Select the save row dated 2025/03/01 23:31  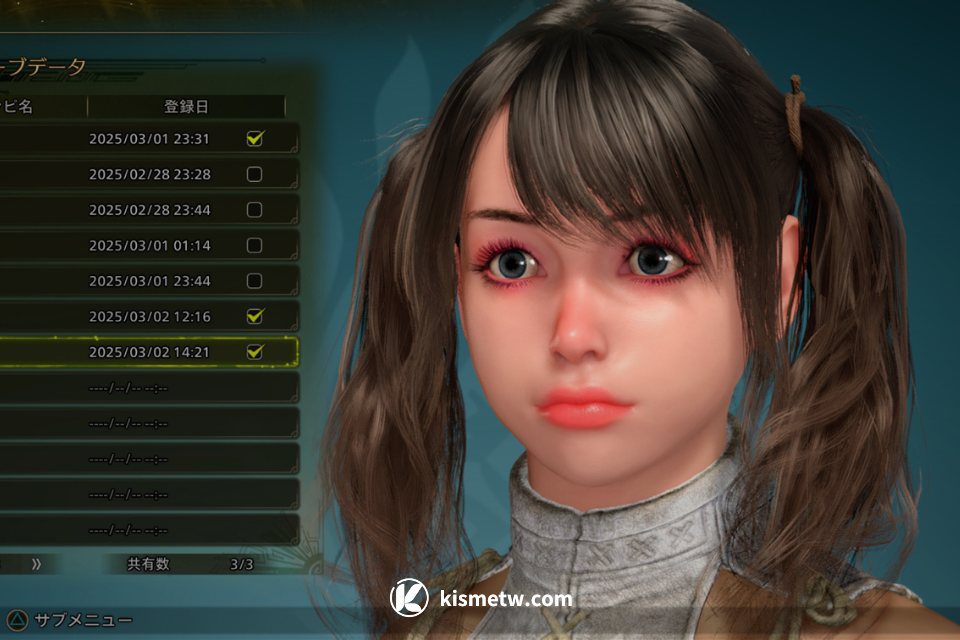[x=150, y=138]
